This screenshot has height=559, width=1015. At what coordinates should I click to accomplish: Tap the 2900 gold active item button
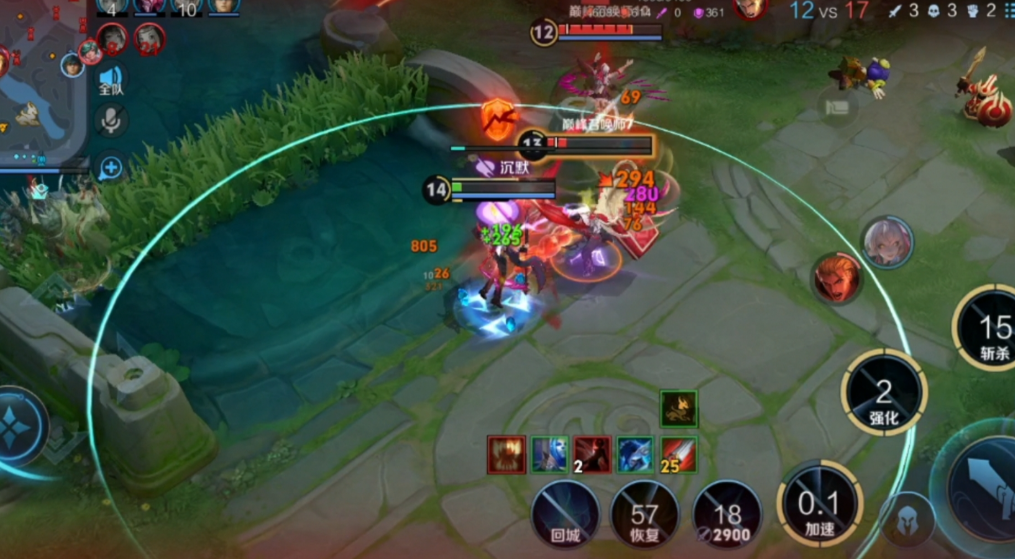pyautogui.click(x=727, y=514)
